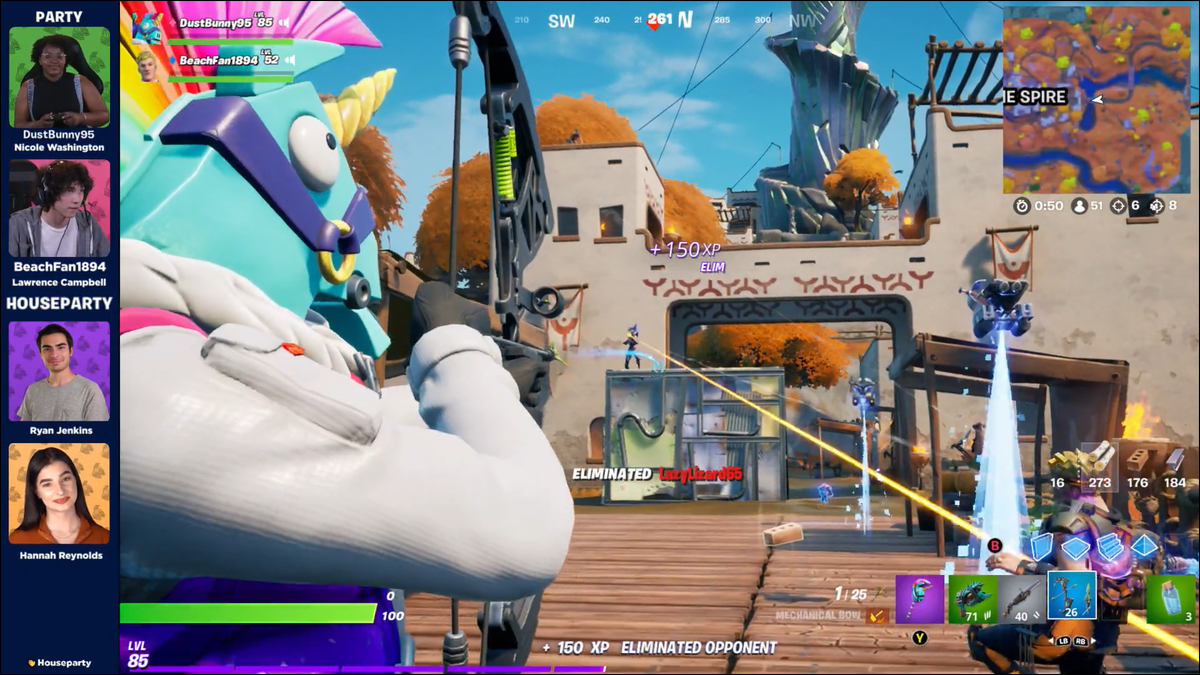
Task: Choose the floor building piece
Action: tap(1075, 547)
